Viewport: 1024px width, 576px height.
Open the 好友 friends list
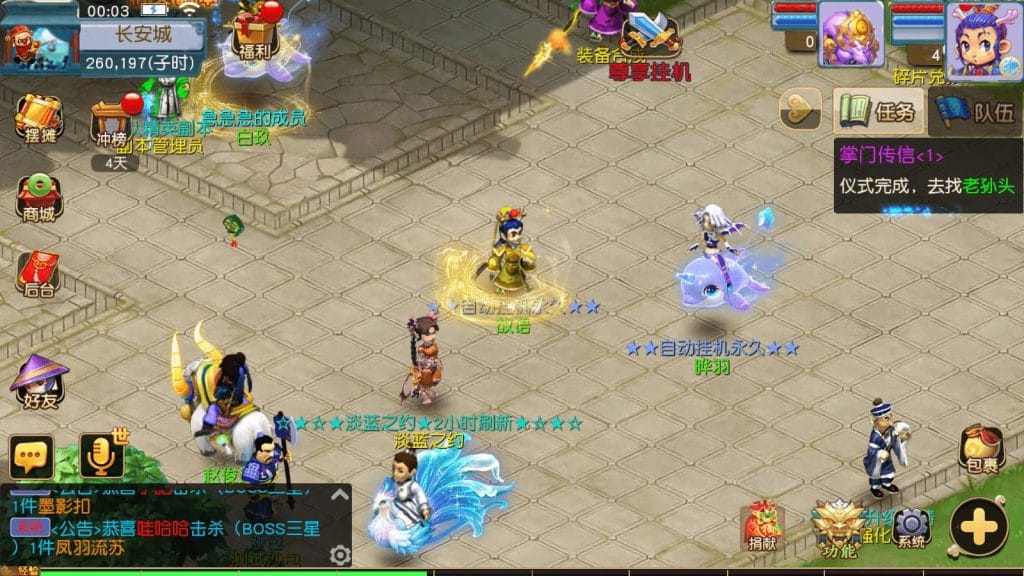[39, 382]
